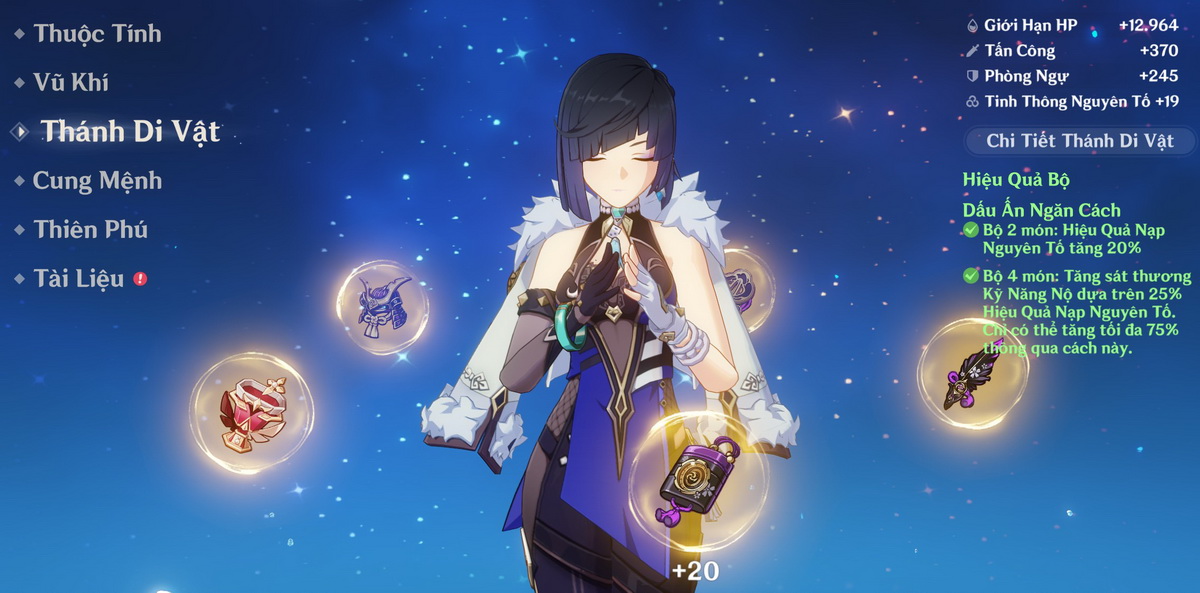Select the Thánh Di Vật tab
The image size is (1200, 593).
click(129, 132)
